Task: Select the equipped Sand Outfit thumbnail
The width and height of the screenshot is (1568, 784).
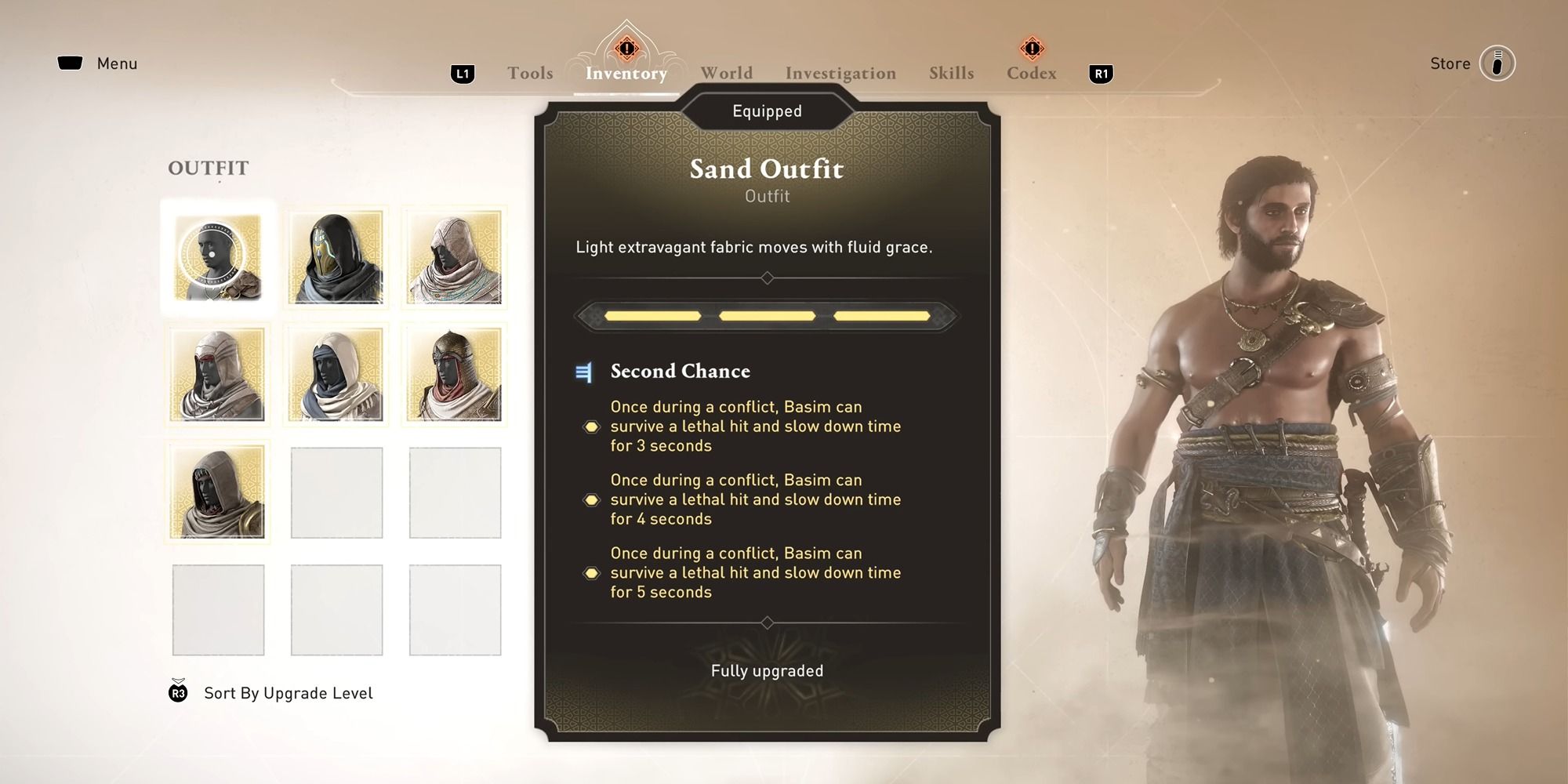Action: [x=218, y=256]
